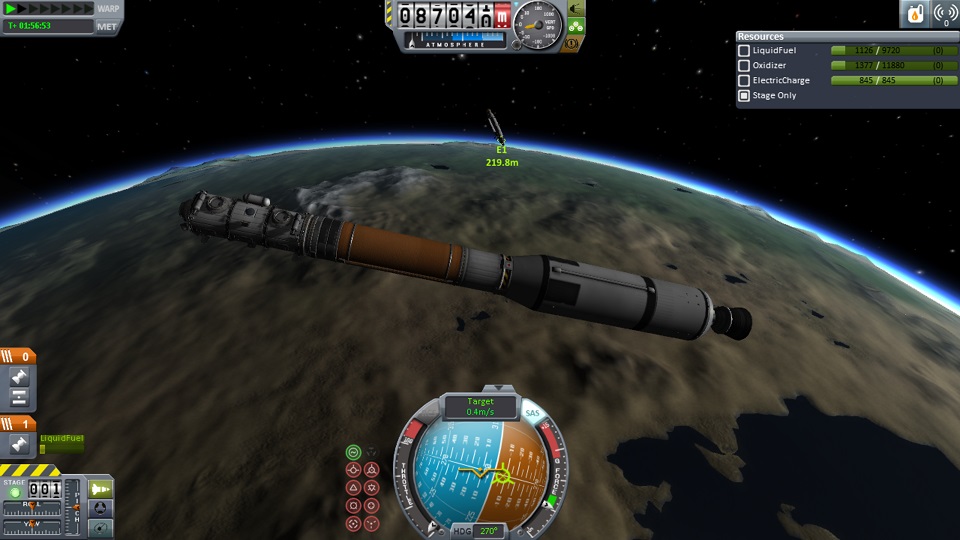Toggle the Stage Only checkbox

tap(744, 96)
